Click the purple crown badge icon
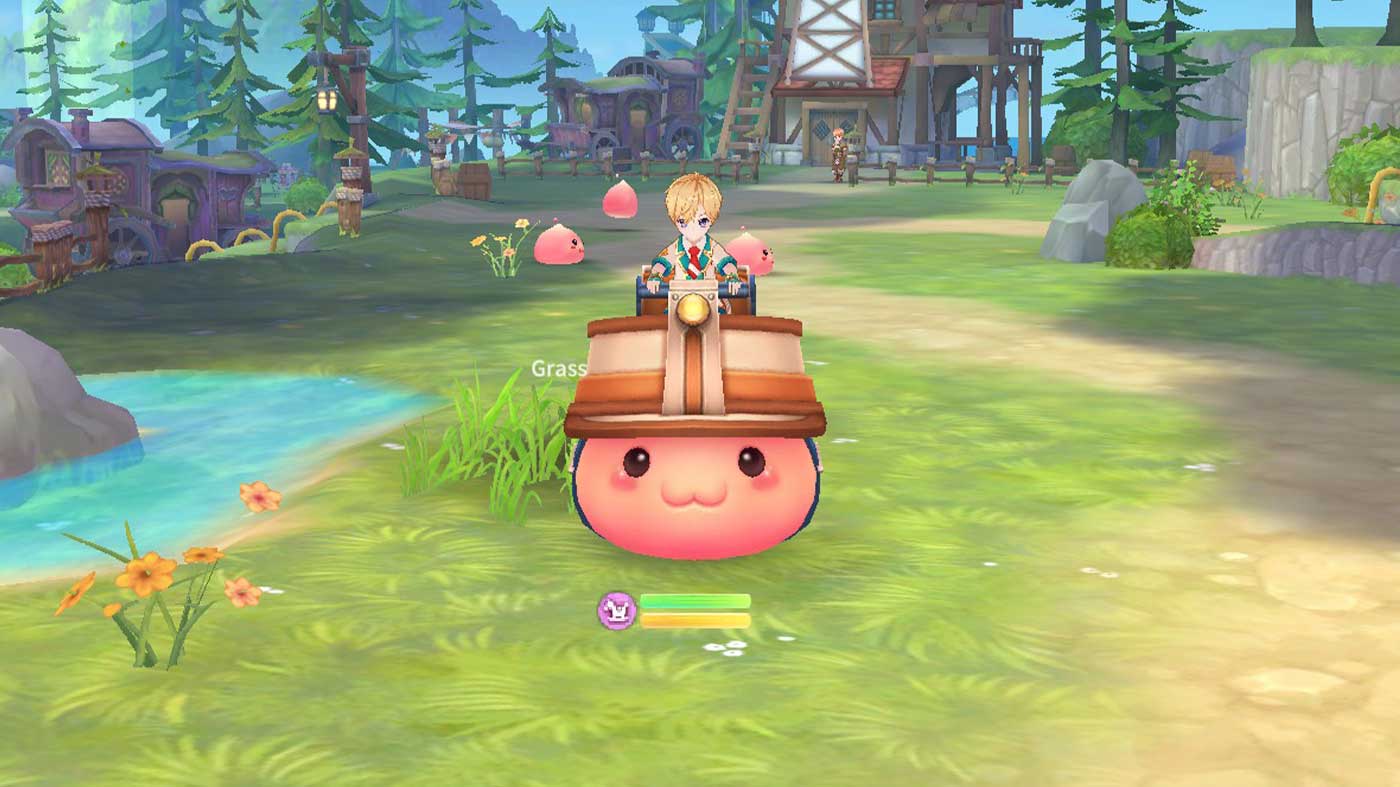The height and width of the screenshot is (787, 1400). click(x=616, y=610)
